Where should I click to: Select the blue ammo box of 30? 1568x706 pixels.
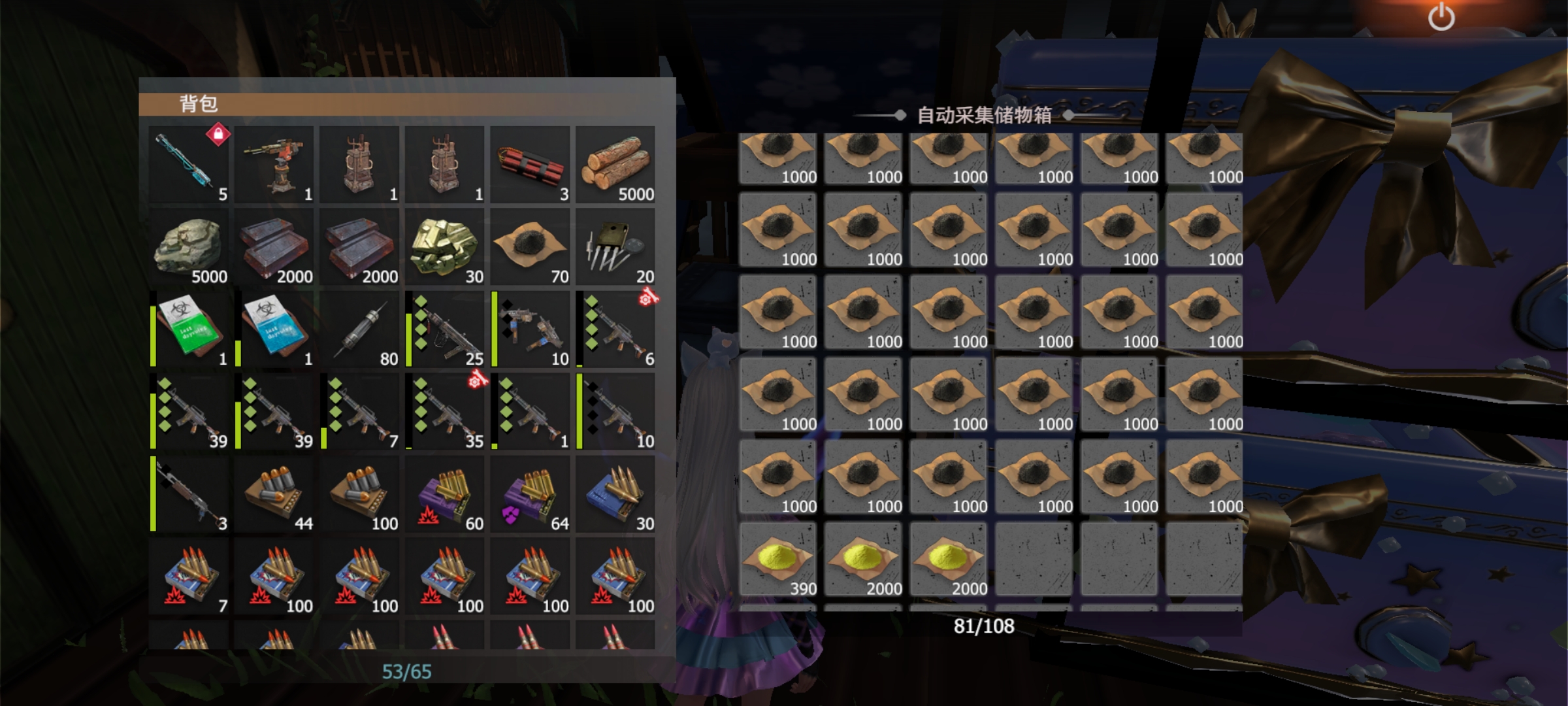click(615, 494)
